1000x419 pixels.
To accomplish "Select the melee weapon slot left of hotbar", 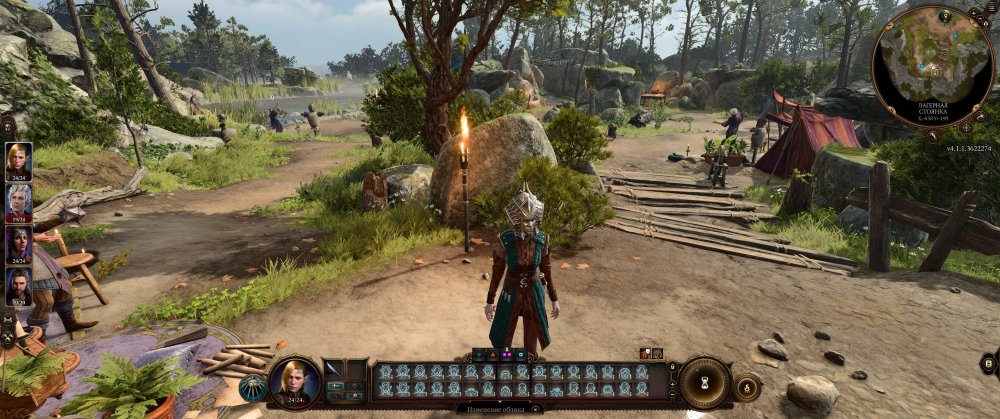I will point(334,369).
